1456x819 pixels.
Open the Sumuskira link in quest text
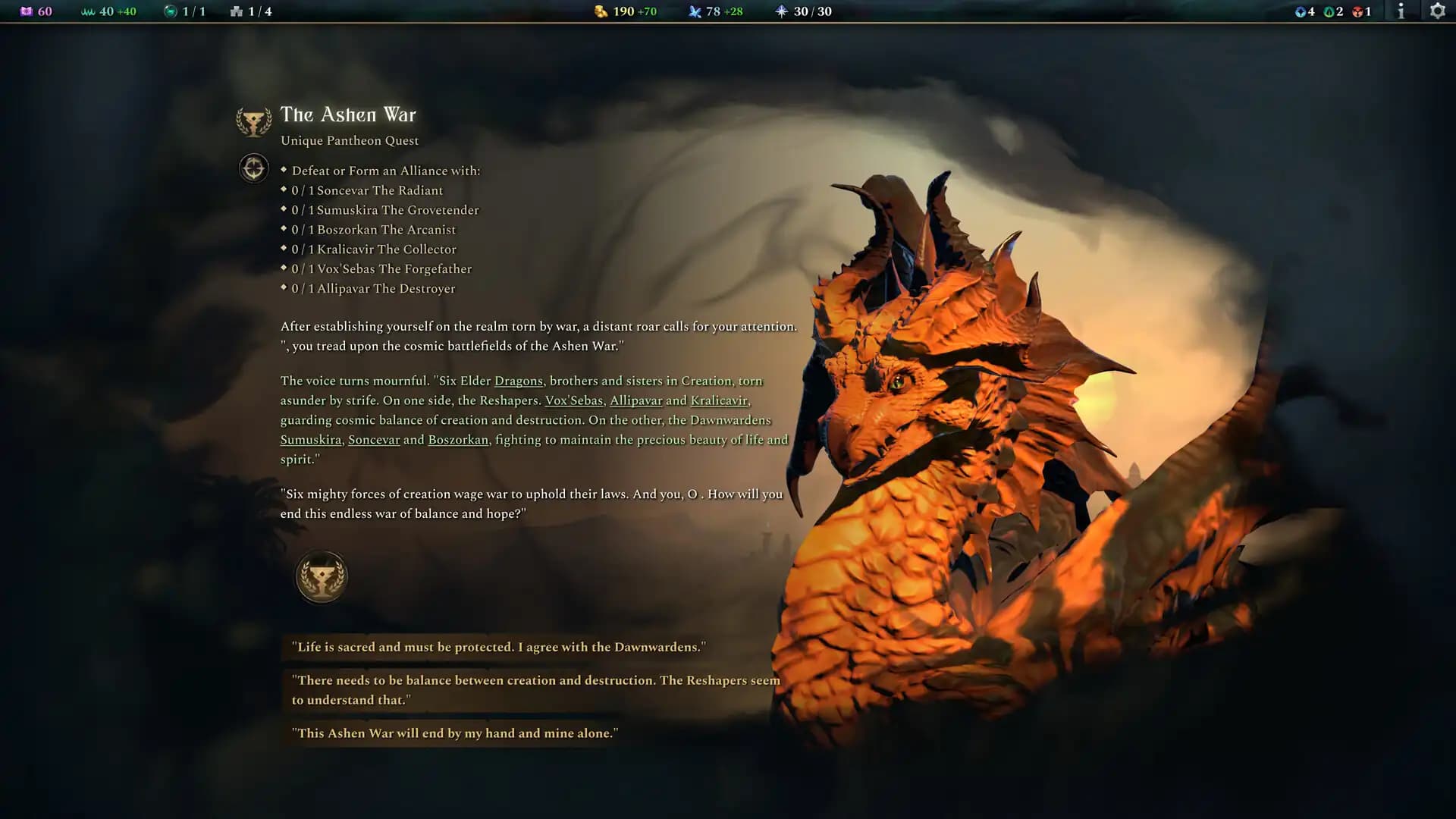tap(309, 439)
